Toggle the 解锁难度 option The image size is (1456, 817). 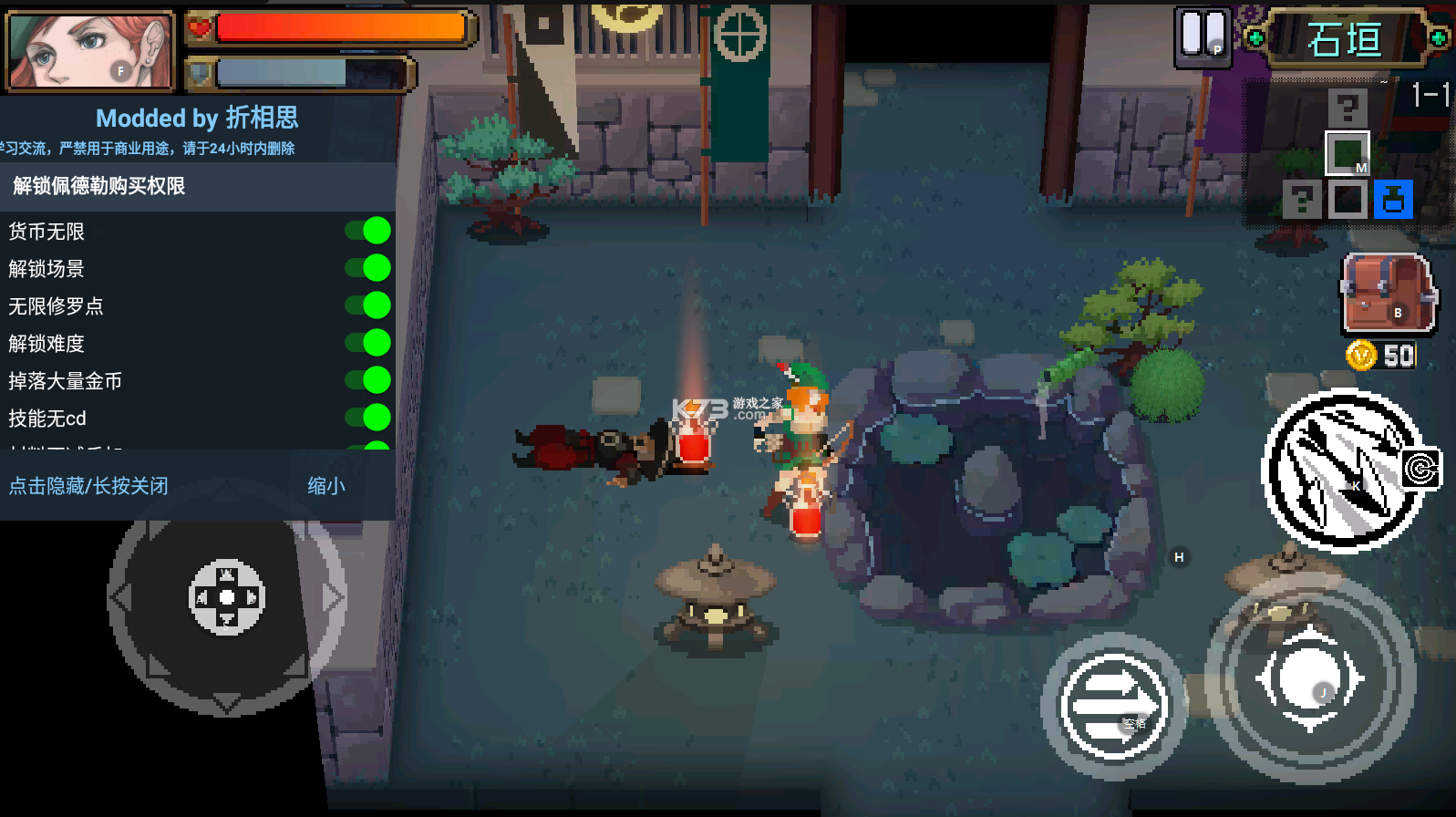[x=369, y=343]
